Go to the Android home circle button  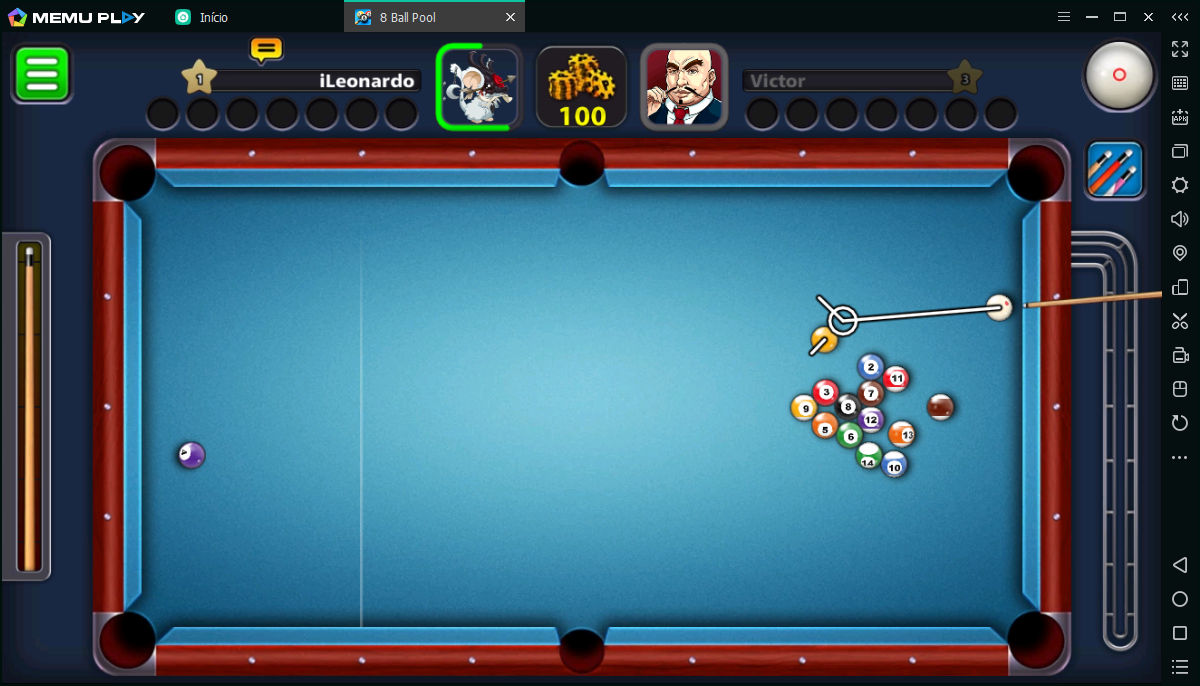(x=1180, y=599)
